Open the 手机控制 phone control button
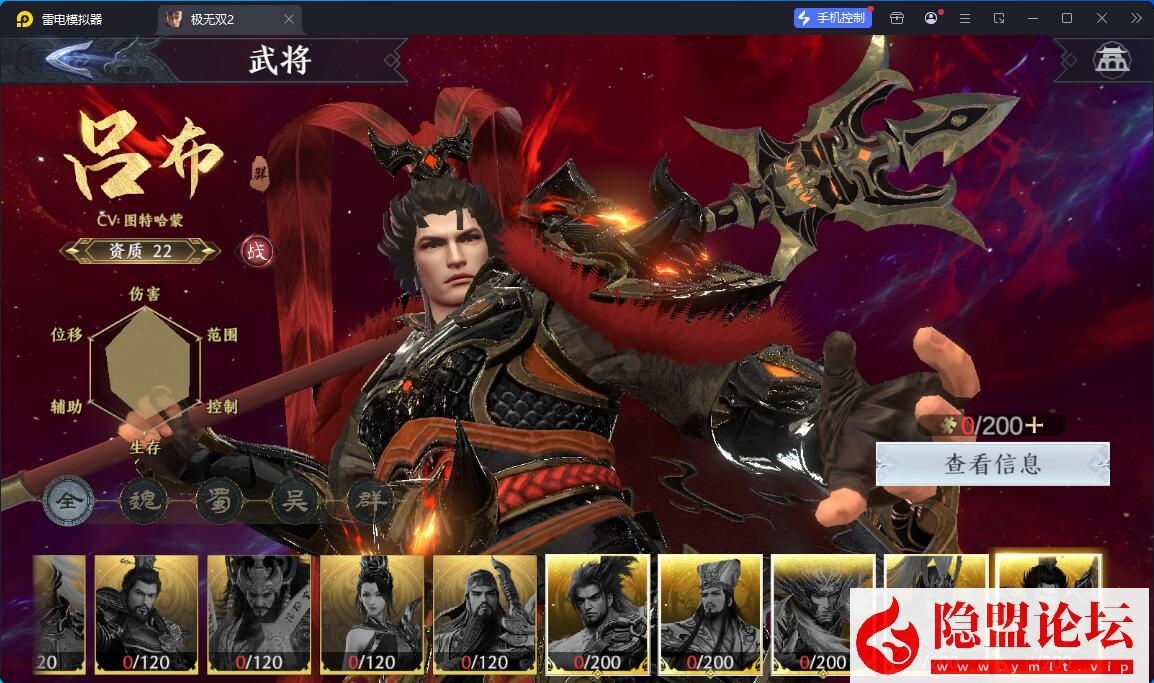This screenshot has width=1154, height=683. coord(831,18)
